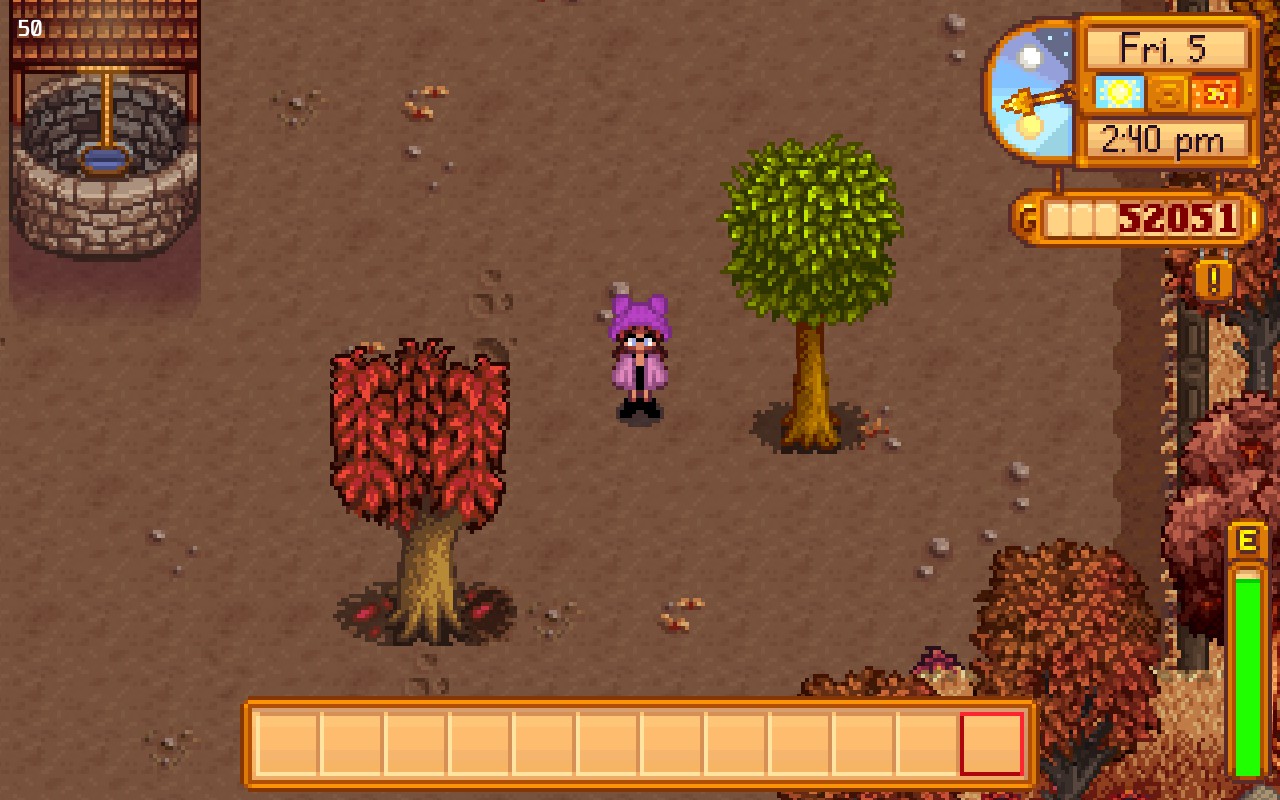Open the quest journal exclamation icon

tap(1213, 282)
